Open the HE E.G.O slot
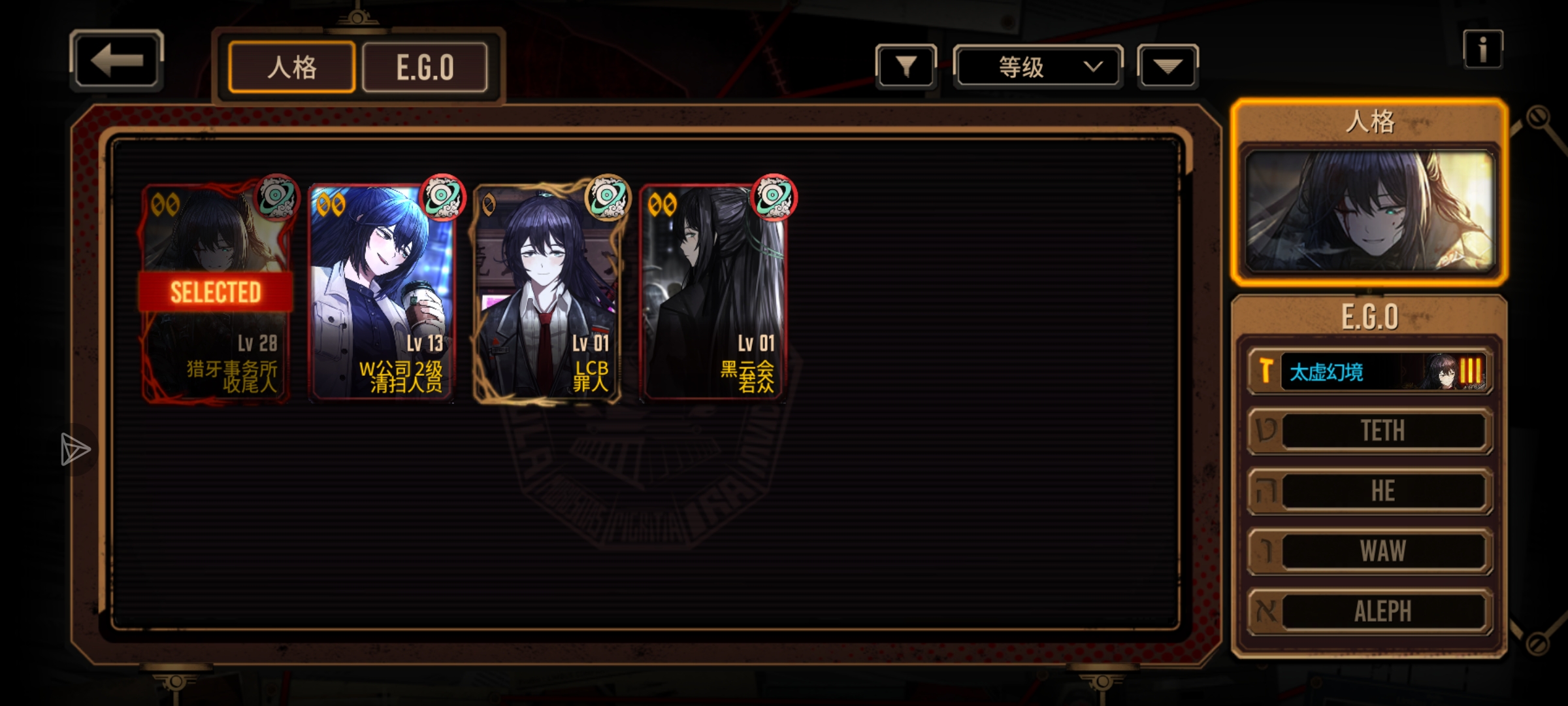This screenshot has height=706, width=1568. pos(1370,491)
